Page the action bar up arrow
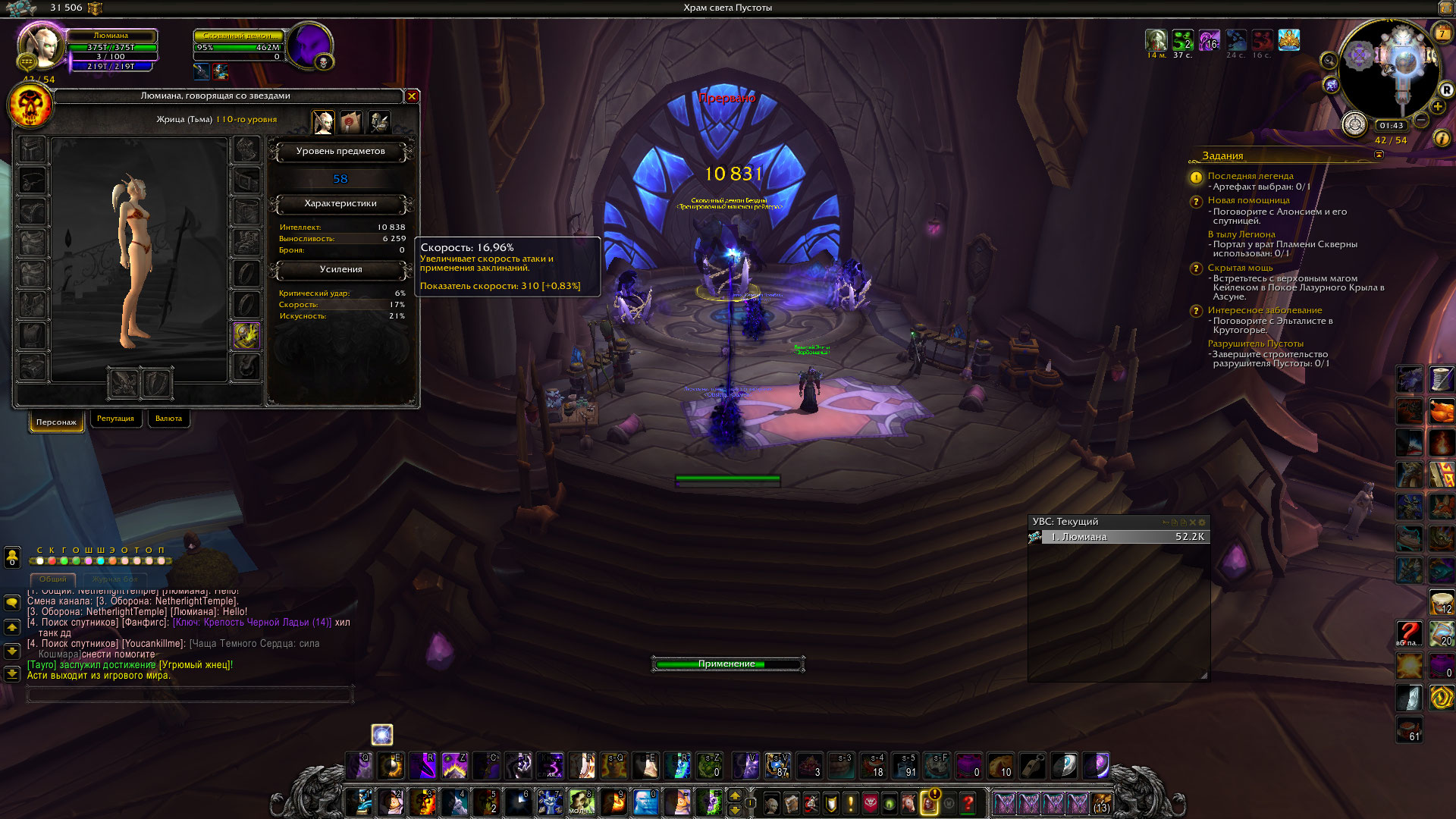The height and width of the screenshot is (819, 1456). 734,795
